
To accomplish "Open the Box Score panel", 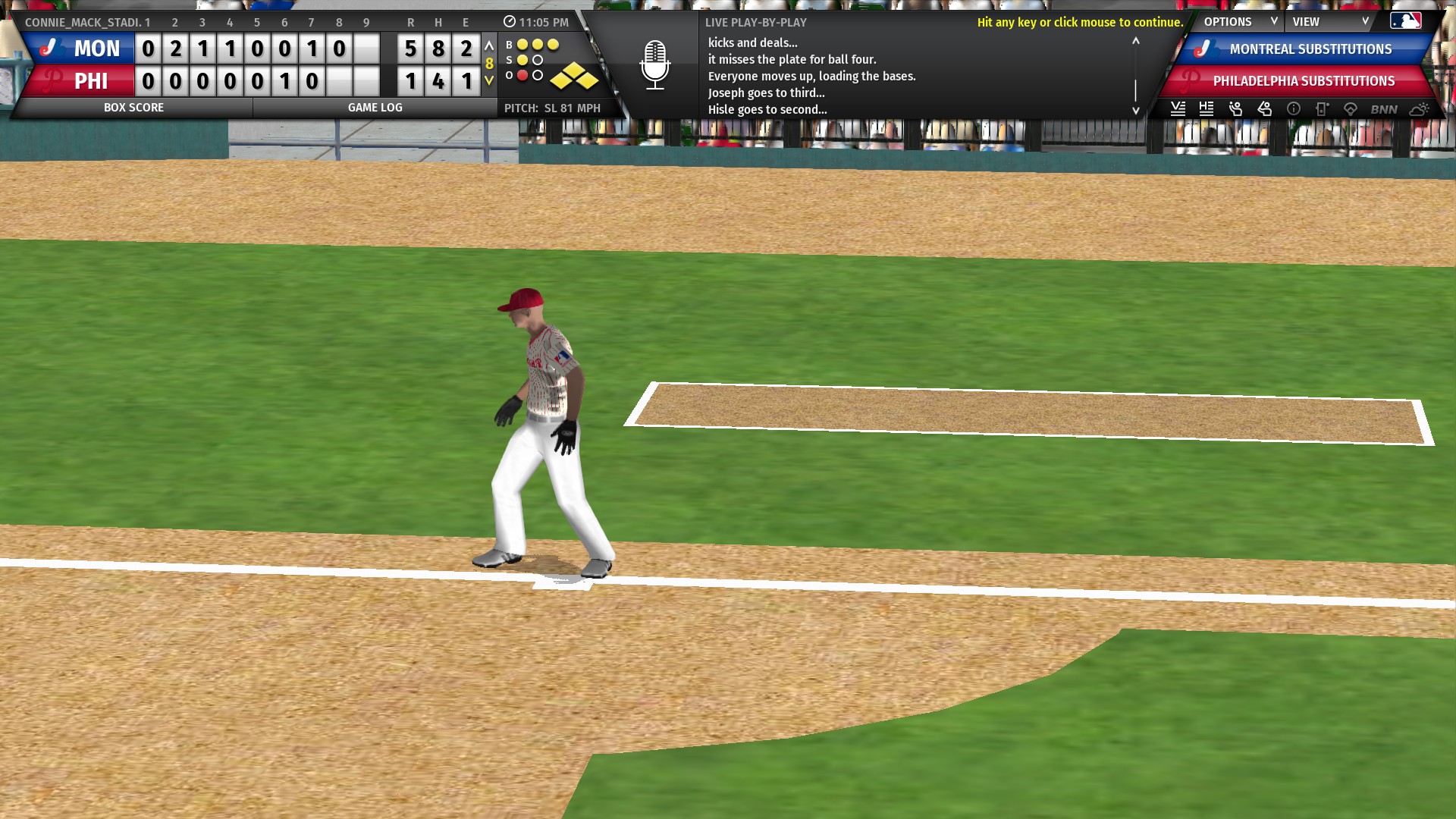I will coord(133,108).
